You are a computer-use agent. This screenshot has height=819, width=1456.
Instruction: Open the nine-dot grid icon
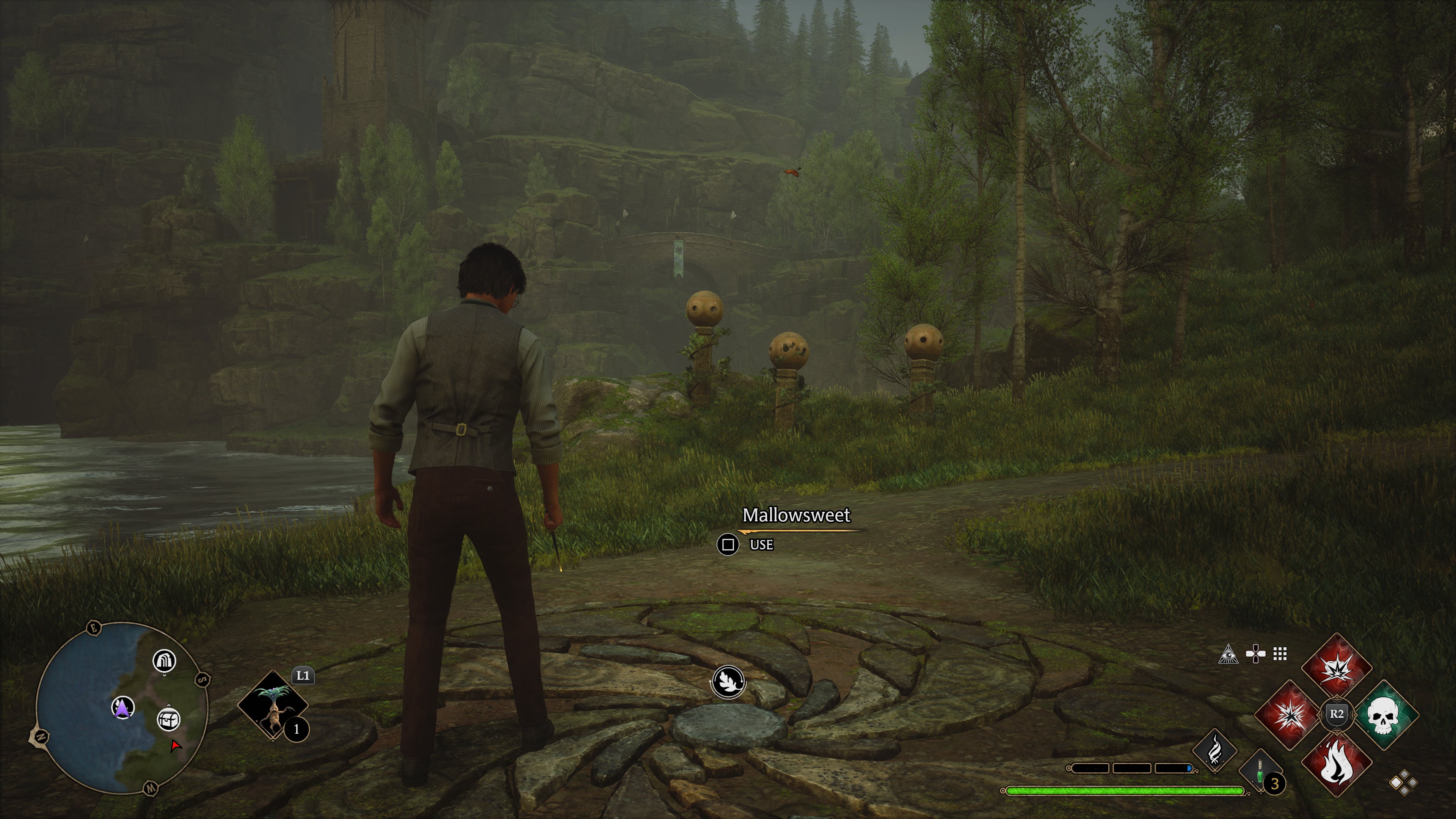coord(1280,654)
